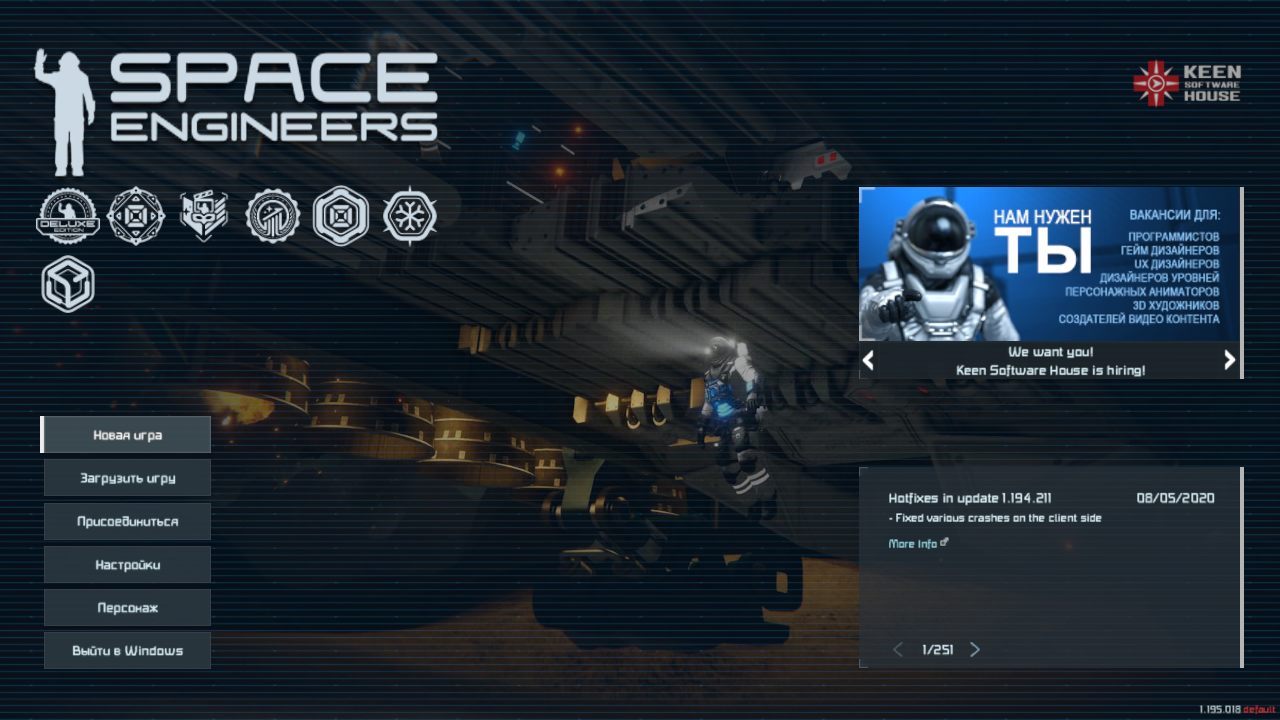The height and width of the screenshot is (720, 1280).
Task: Choose Присоединиться to join a game
Action: [127, 521]
